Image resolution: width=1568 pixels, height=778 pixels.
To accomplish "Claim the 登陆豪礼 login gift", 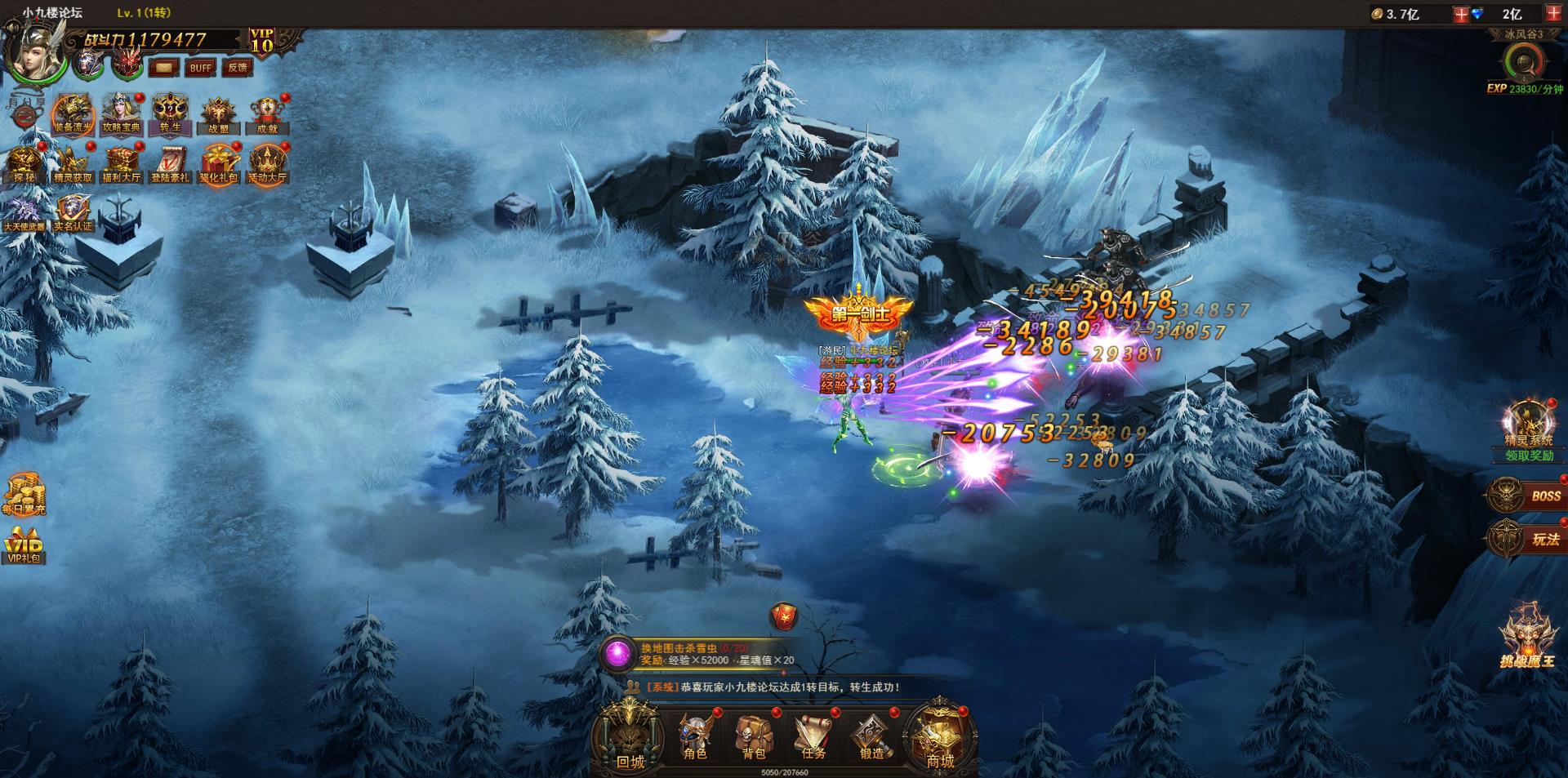I will tap(170, 164).
